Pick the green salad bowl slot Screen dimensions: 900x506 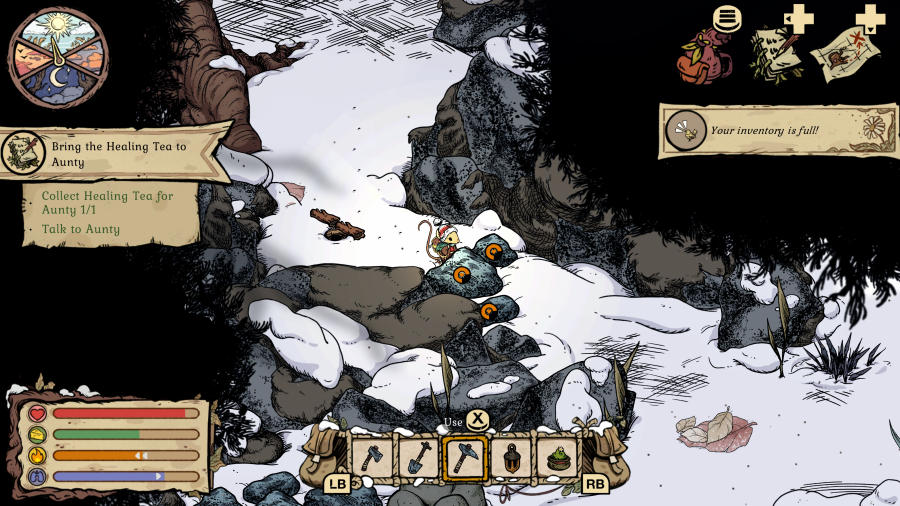coord(557,457)
